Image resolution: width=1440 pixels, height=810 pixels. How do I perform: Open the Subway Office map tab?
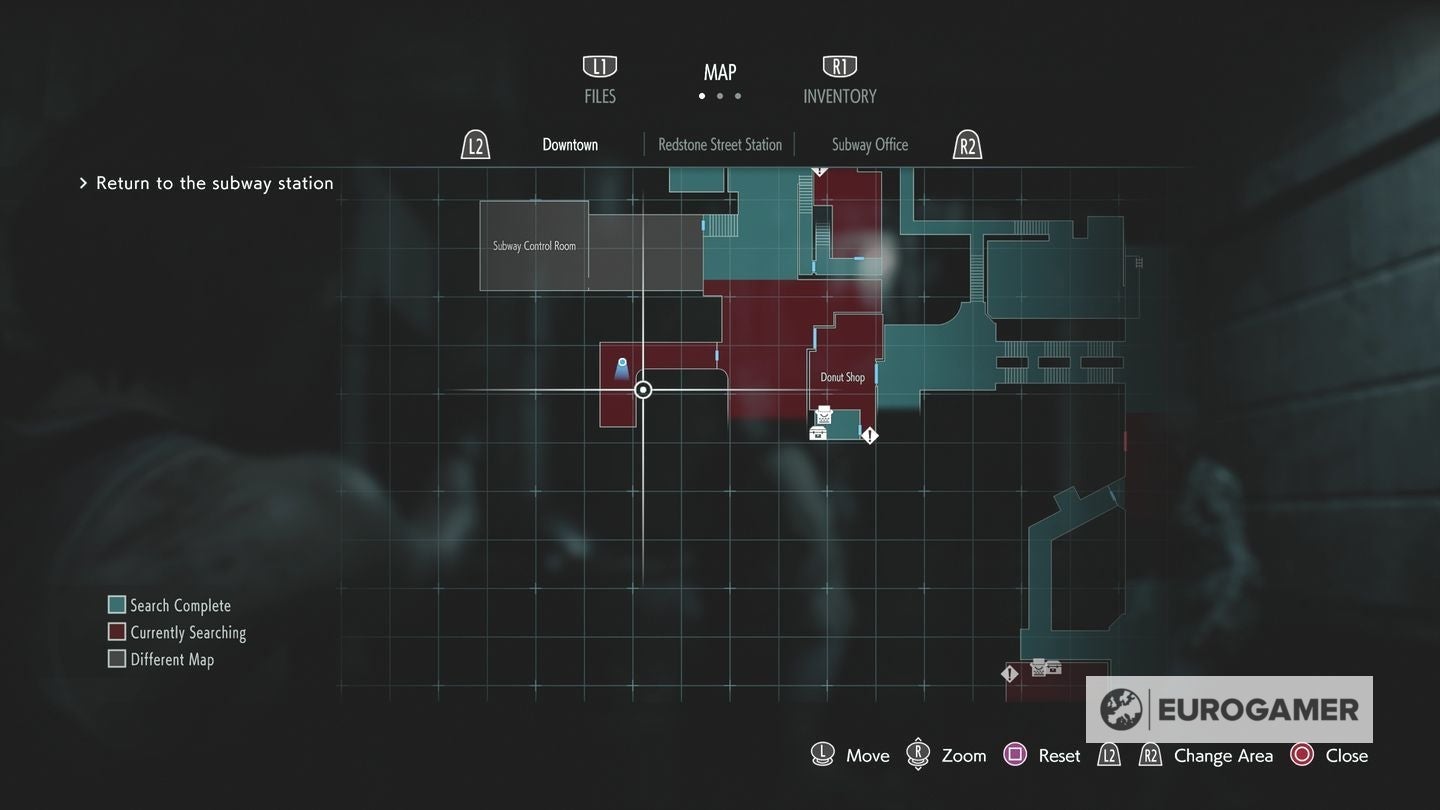tap(869, 144)
